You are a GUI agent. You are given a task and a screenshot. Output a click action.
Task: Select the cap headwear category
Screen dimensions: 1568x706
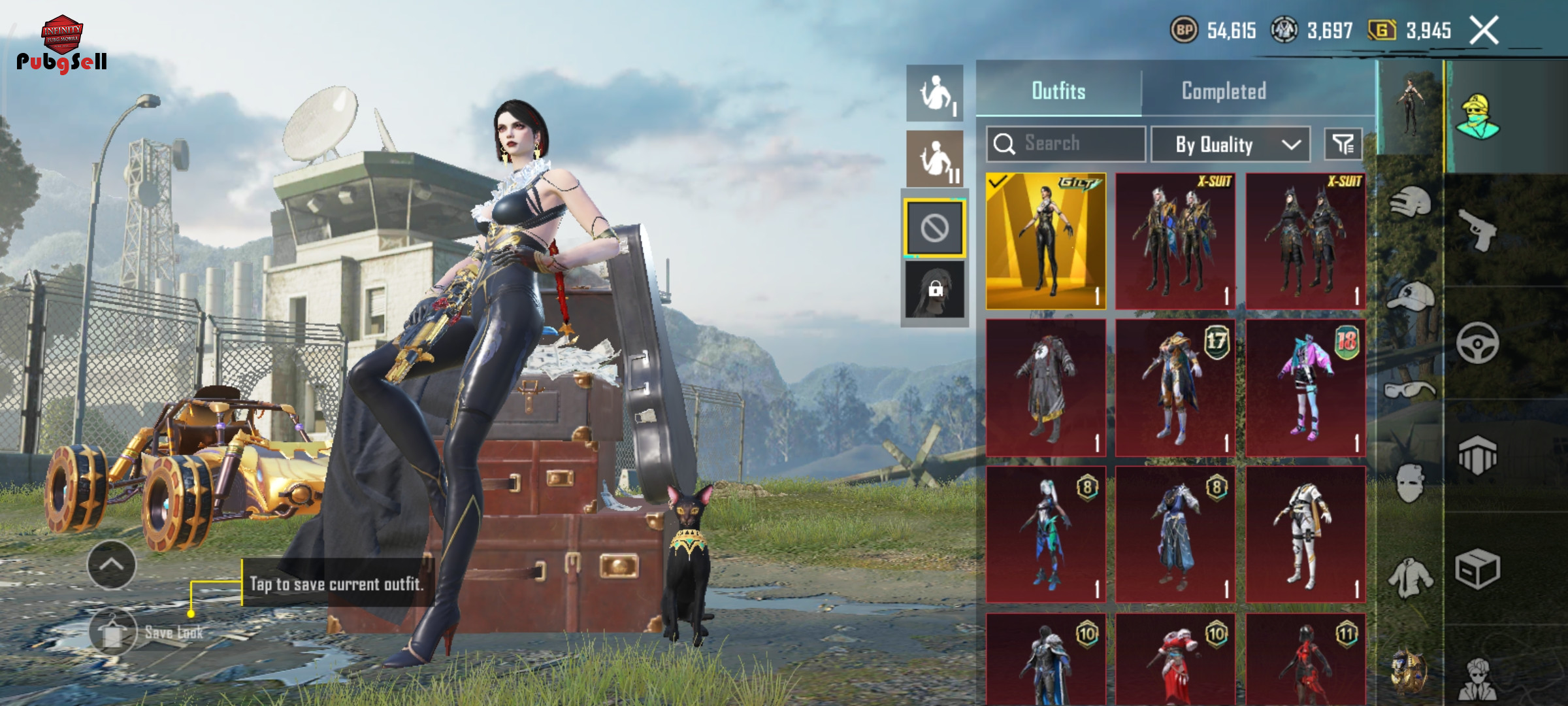click(1410, 297)
